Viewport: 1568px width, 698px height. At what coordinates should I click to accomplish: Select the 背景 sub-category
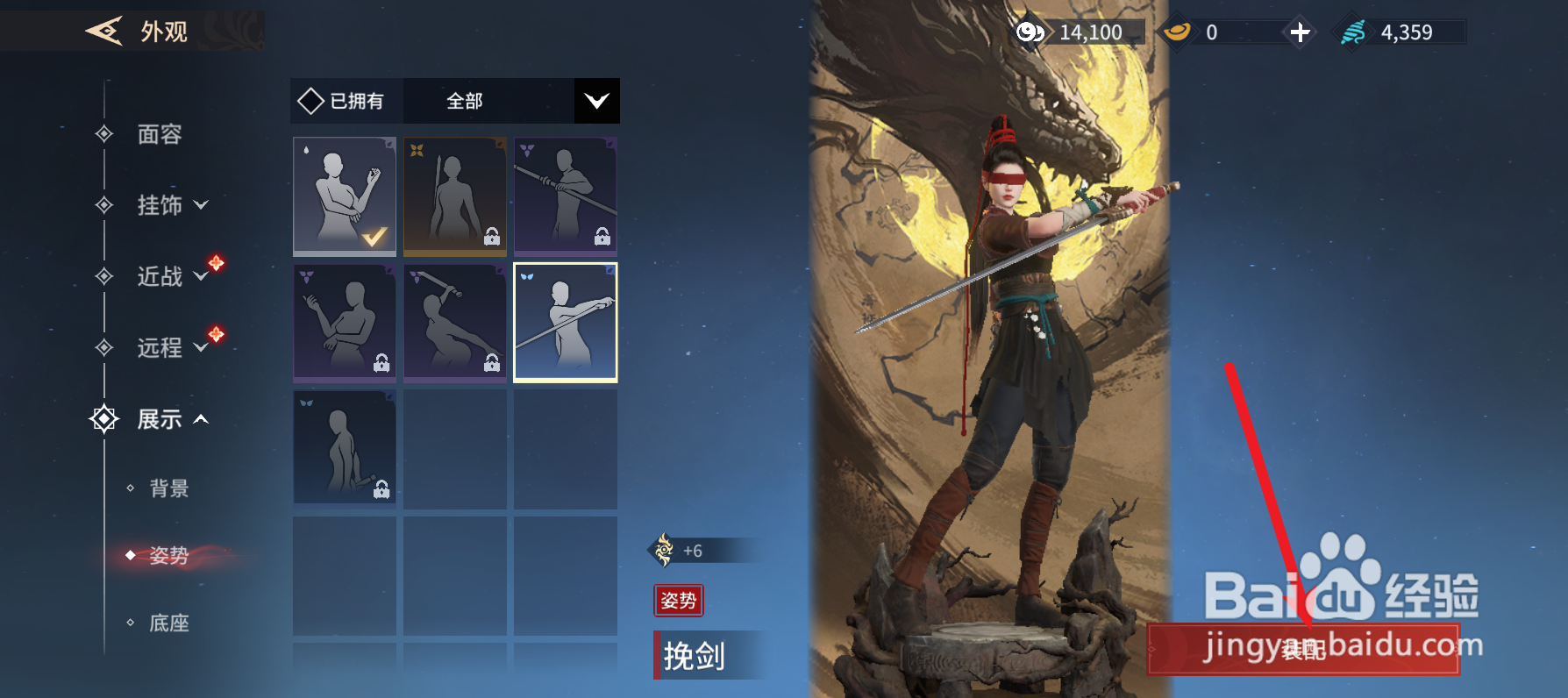(x=168, y=488)
